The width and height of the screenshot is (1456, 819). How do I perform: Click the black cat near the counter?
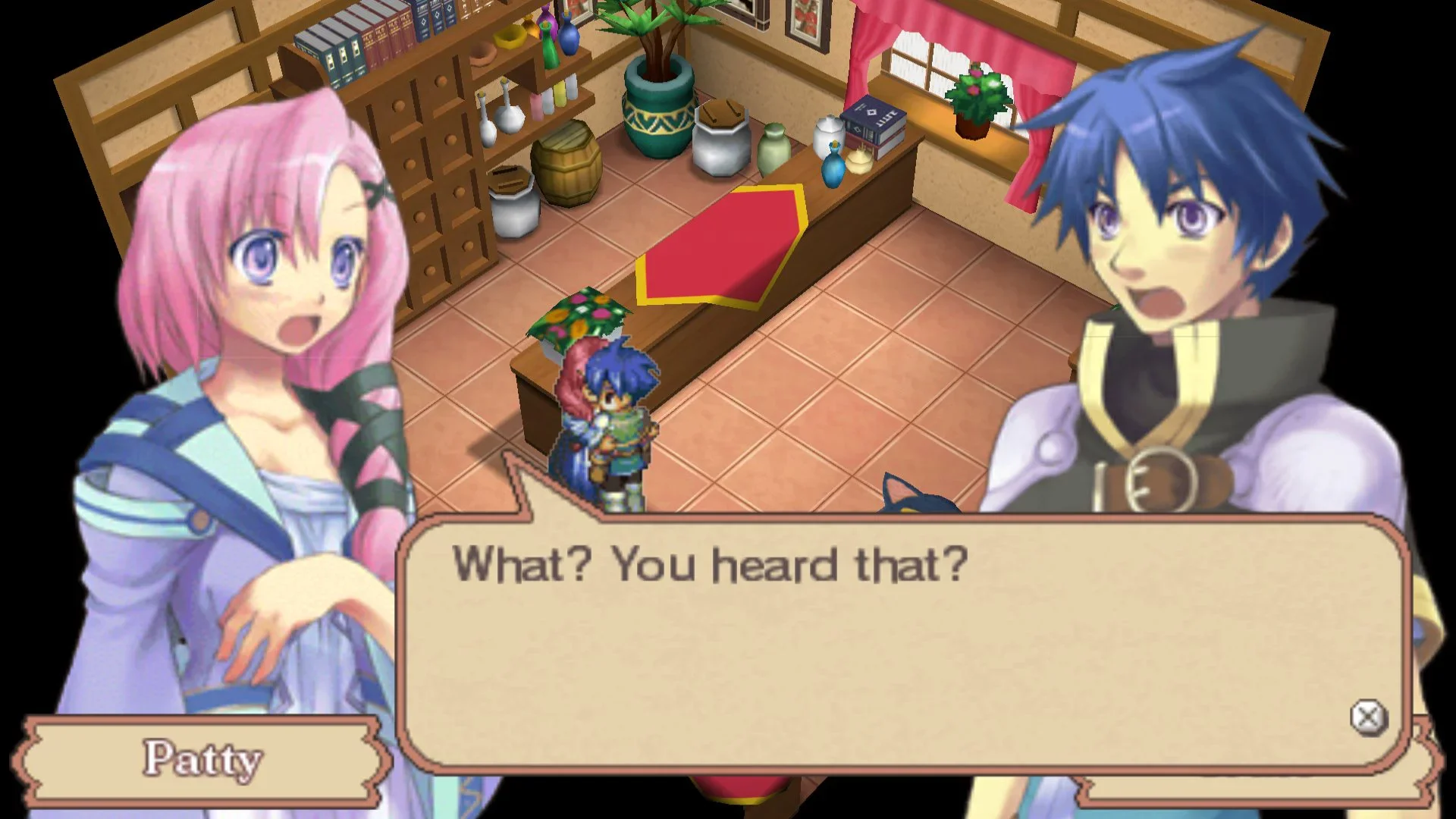(918, 508)
